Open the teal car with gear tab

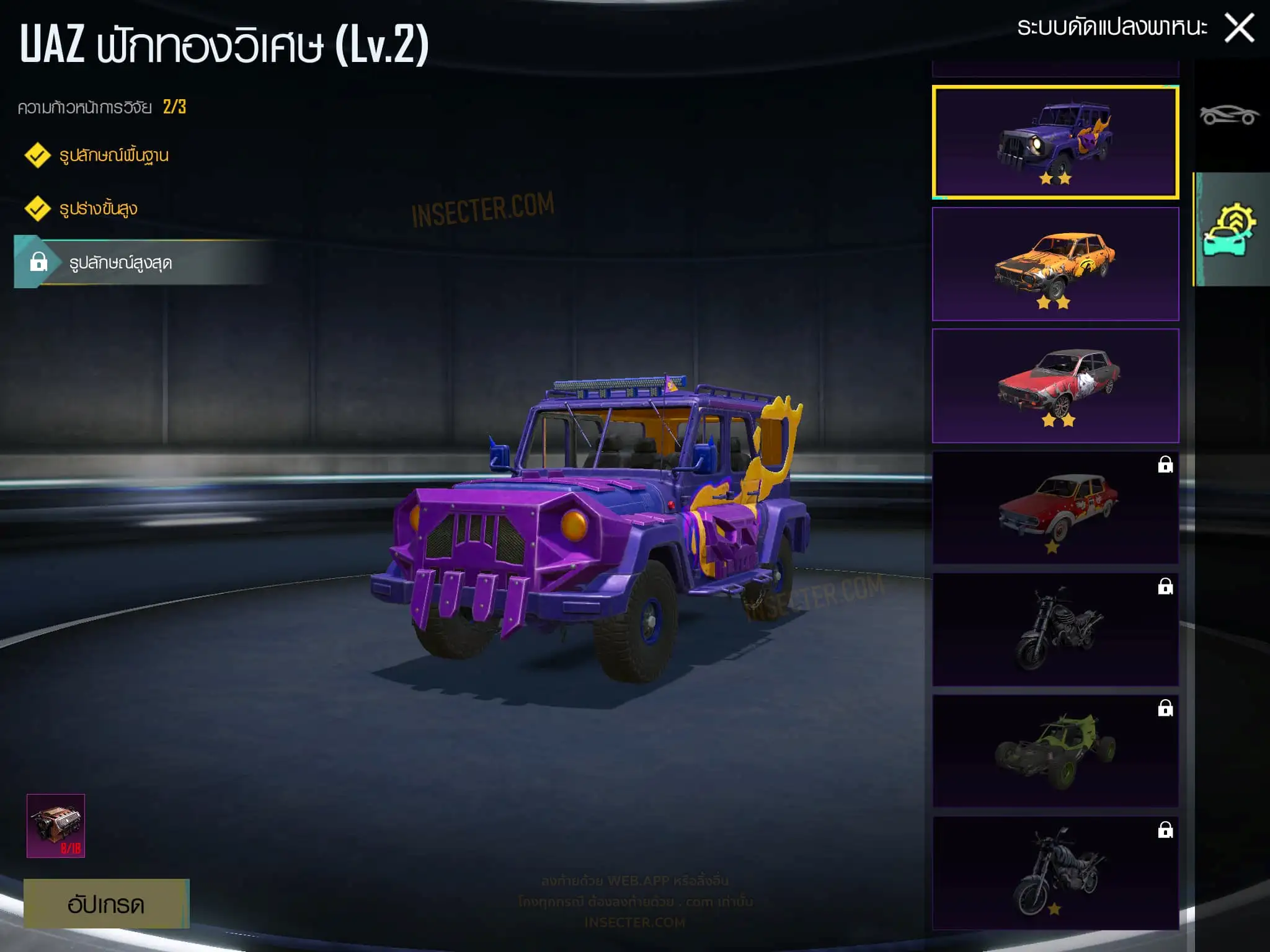point(1230,229)
